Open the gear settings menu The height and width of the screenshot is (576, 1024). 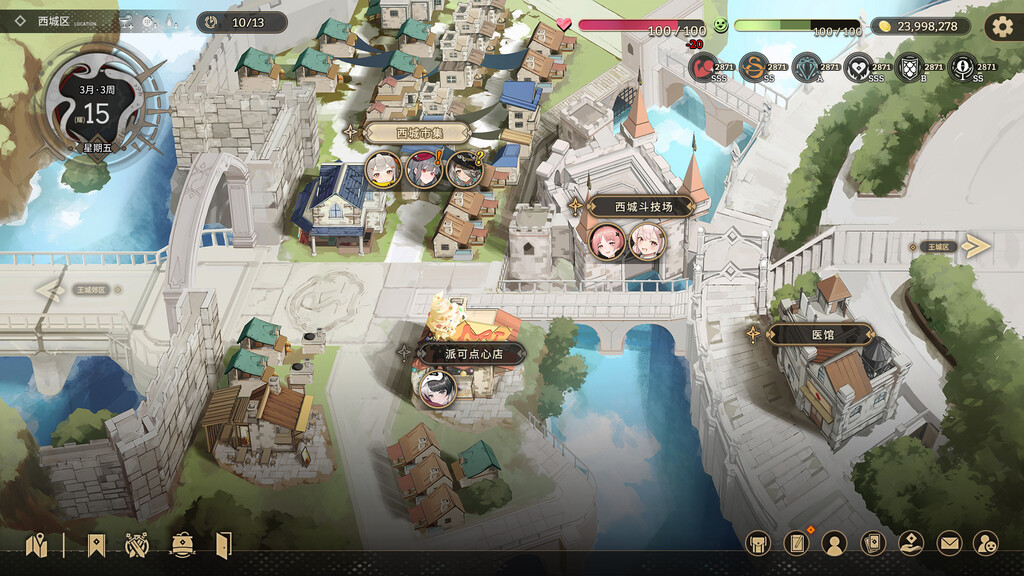(1002, 27)
